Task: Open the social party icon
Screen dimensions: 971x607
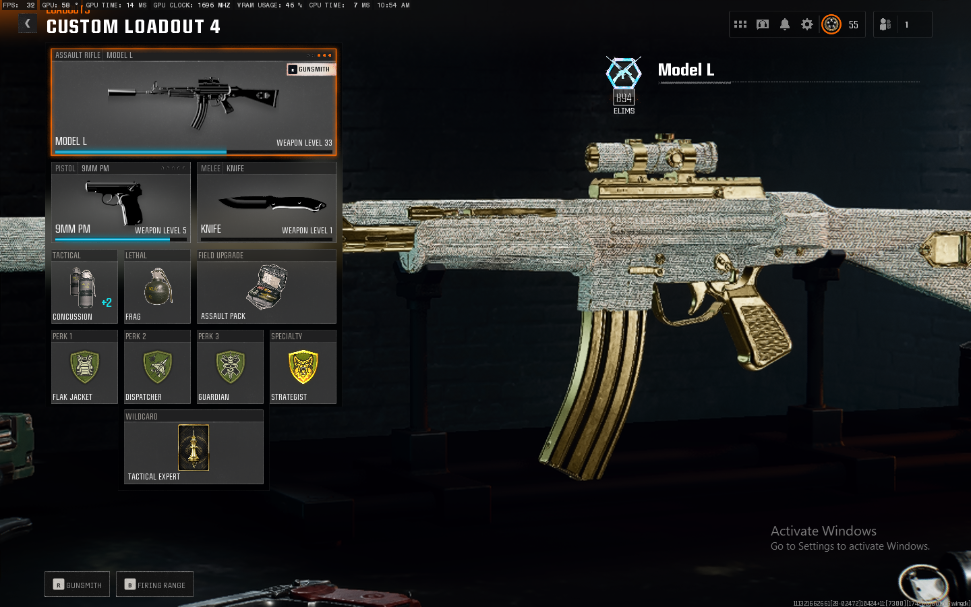Action: coord(885,24)
